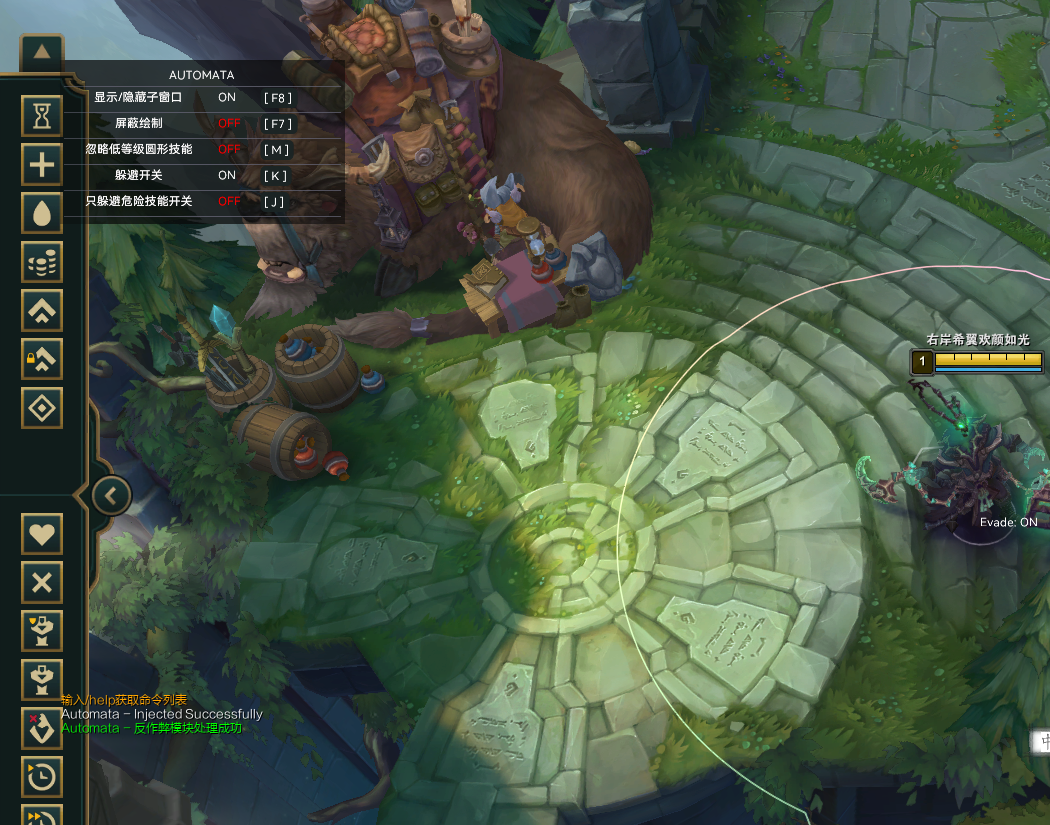Collapse the practice tool panel with the up arrow
Image resolution: width=1050 pixels, height=825 pixels.
coord(42,54)
